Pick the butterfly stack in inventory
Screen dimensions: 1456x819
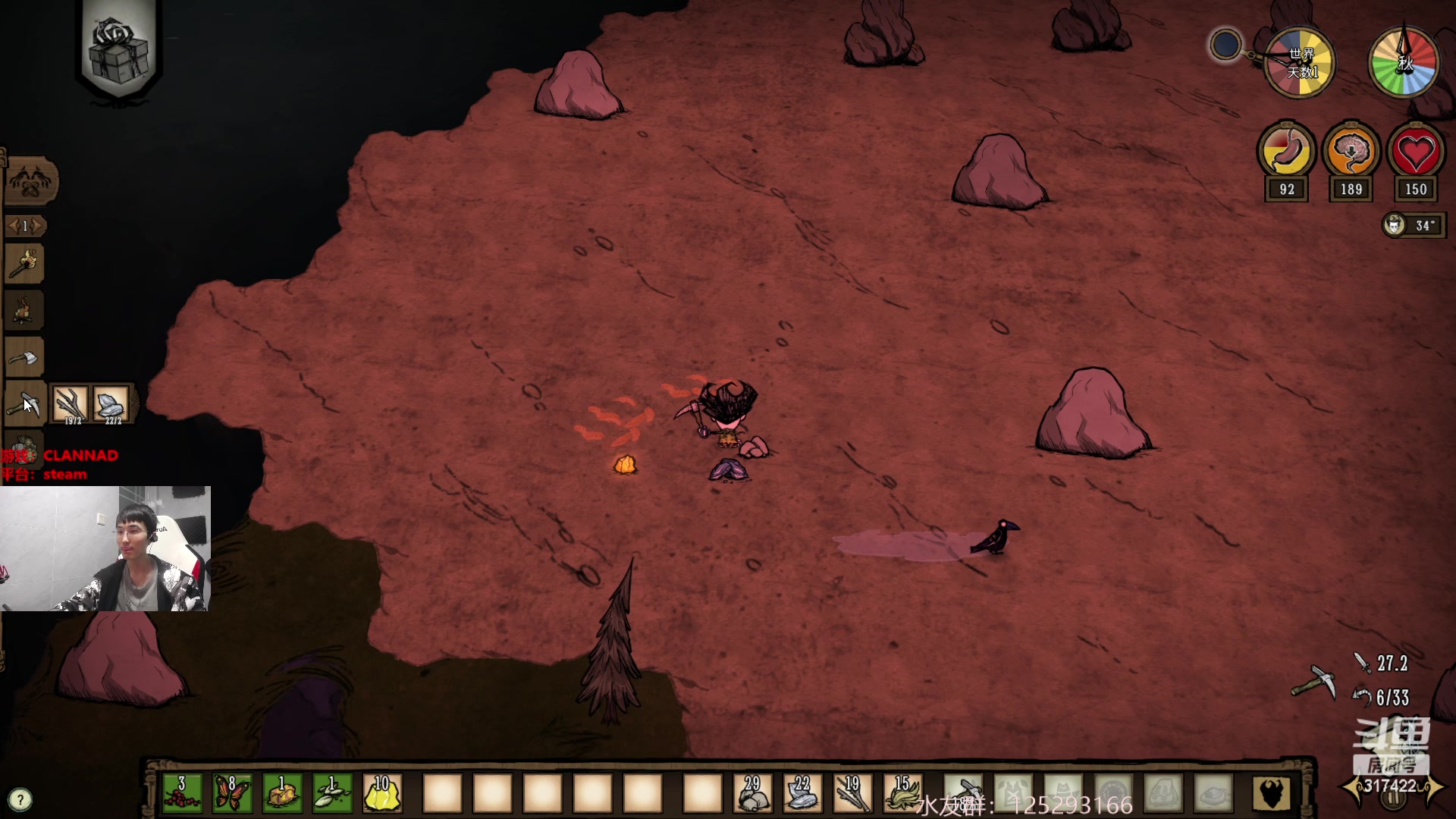click(232, 793)
